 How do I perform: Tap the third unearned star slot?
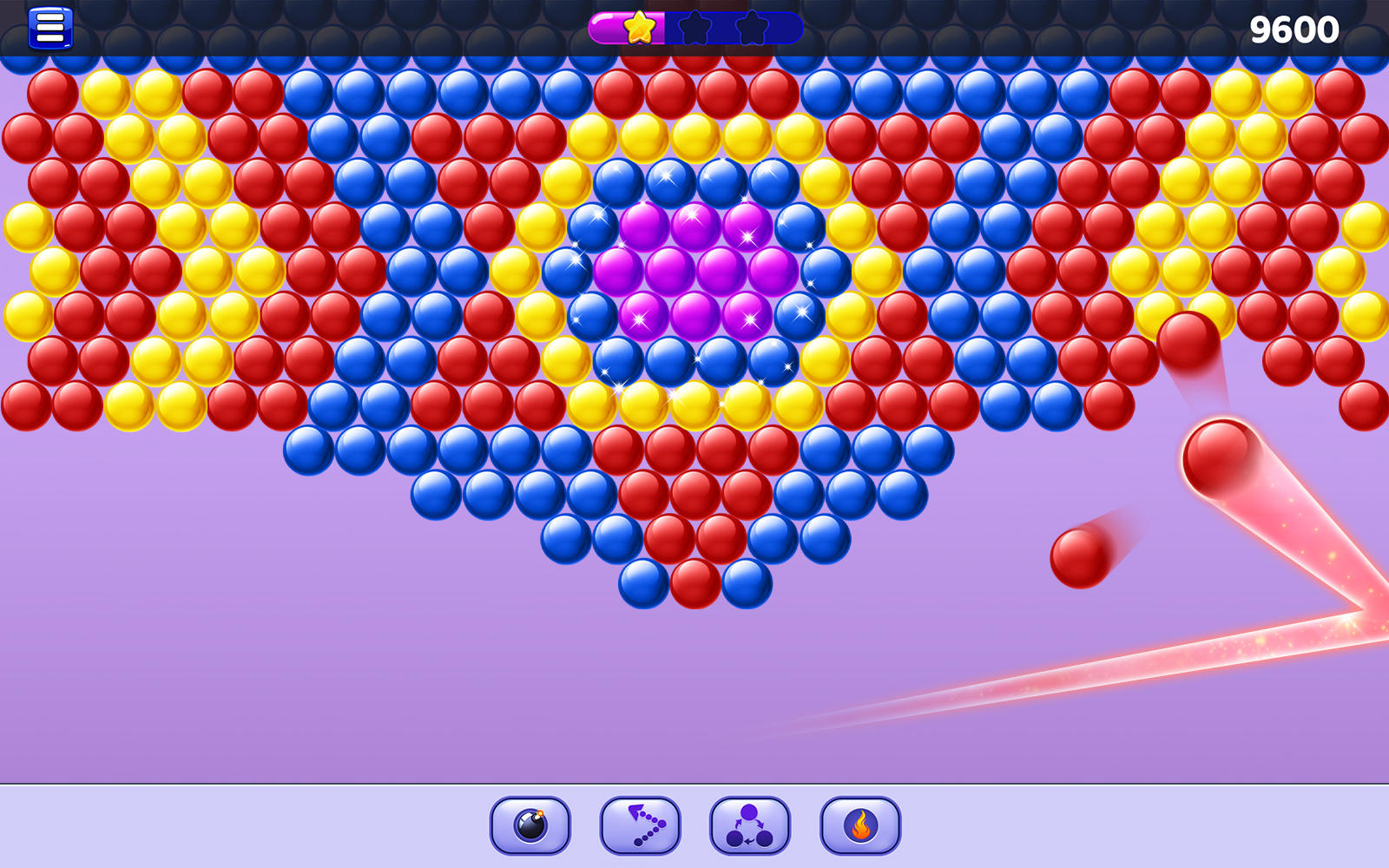pyautogui.click(x=754, y=28)
